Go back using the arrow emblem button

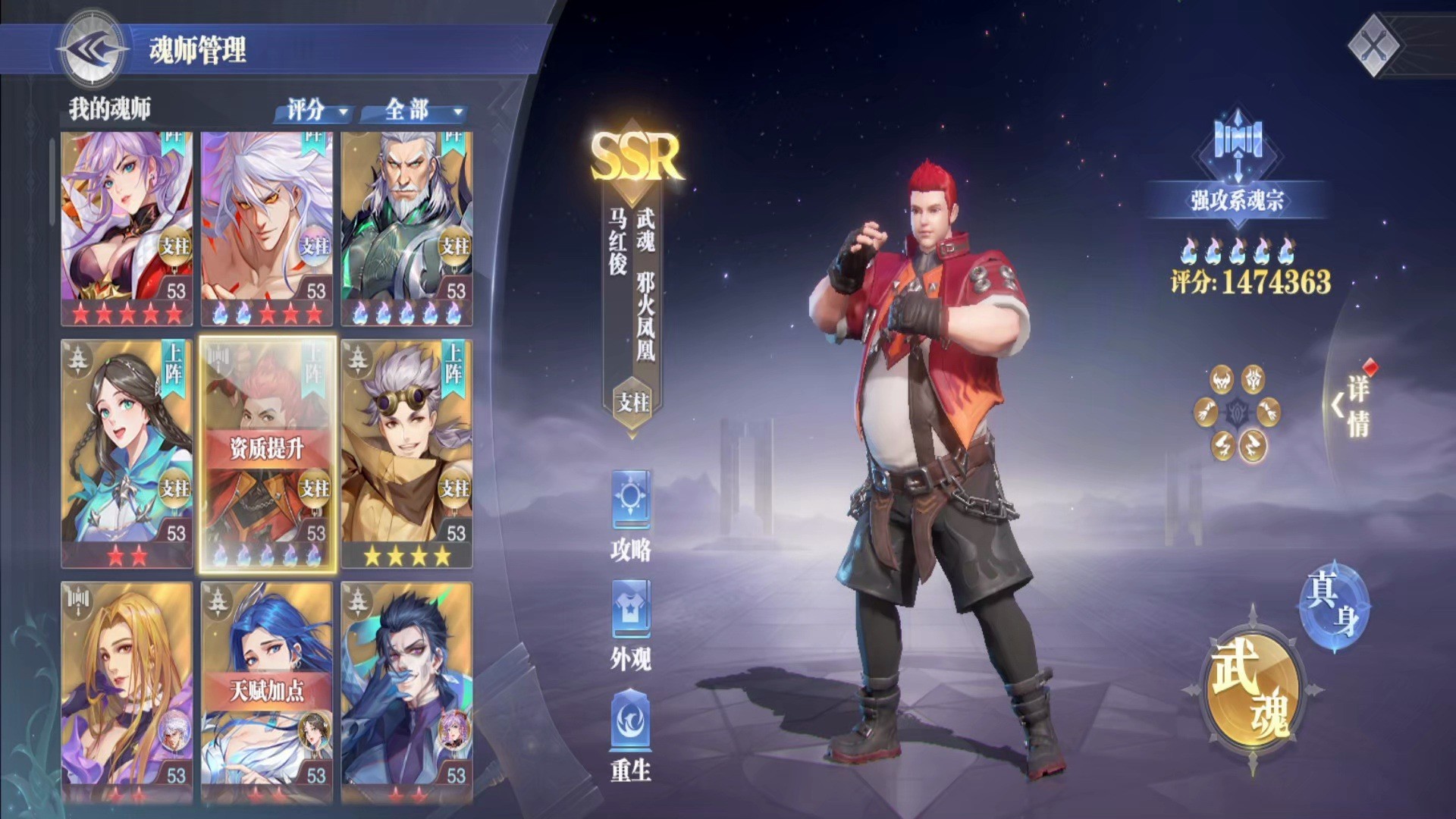coord(93,49)
